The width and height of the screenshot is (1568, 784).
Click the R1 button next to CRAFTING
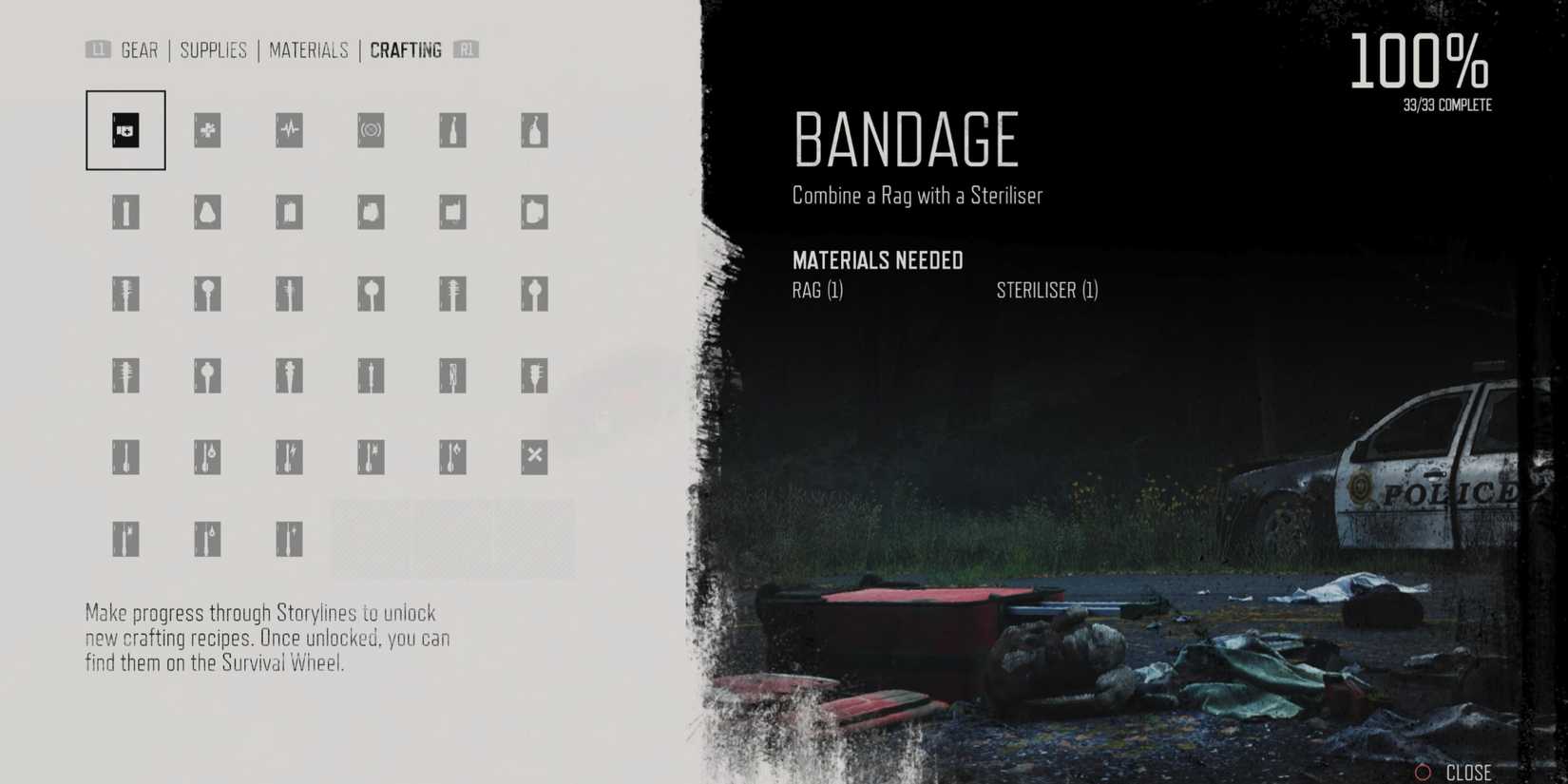tap(467, 50)
